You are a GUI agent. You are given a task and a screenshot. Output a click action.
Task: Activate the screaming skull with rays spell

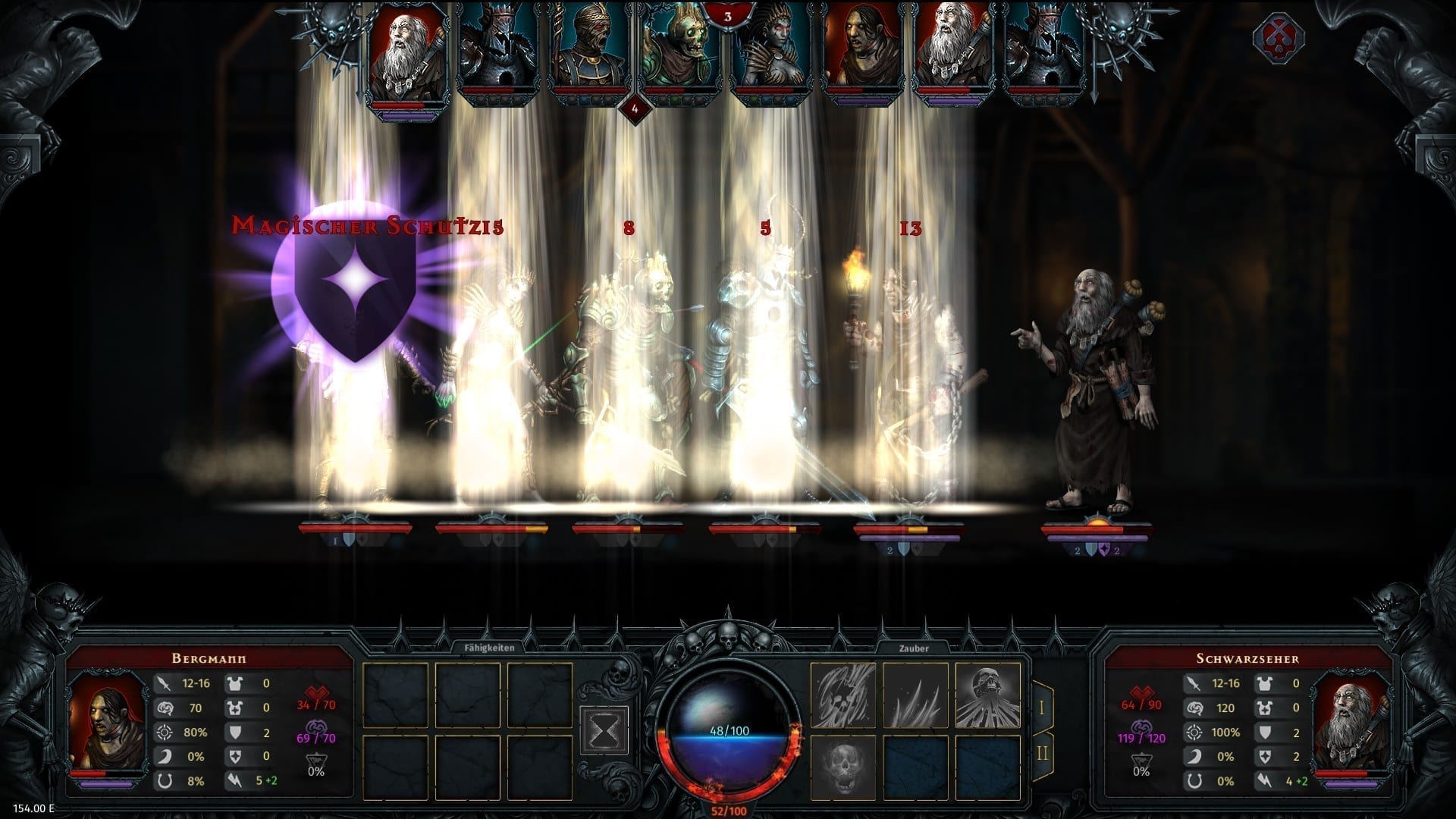pyautogui.click(x=987, y=695)
